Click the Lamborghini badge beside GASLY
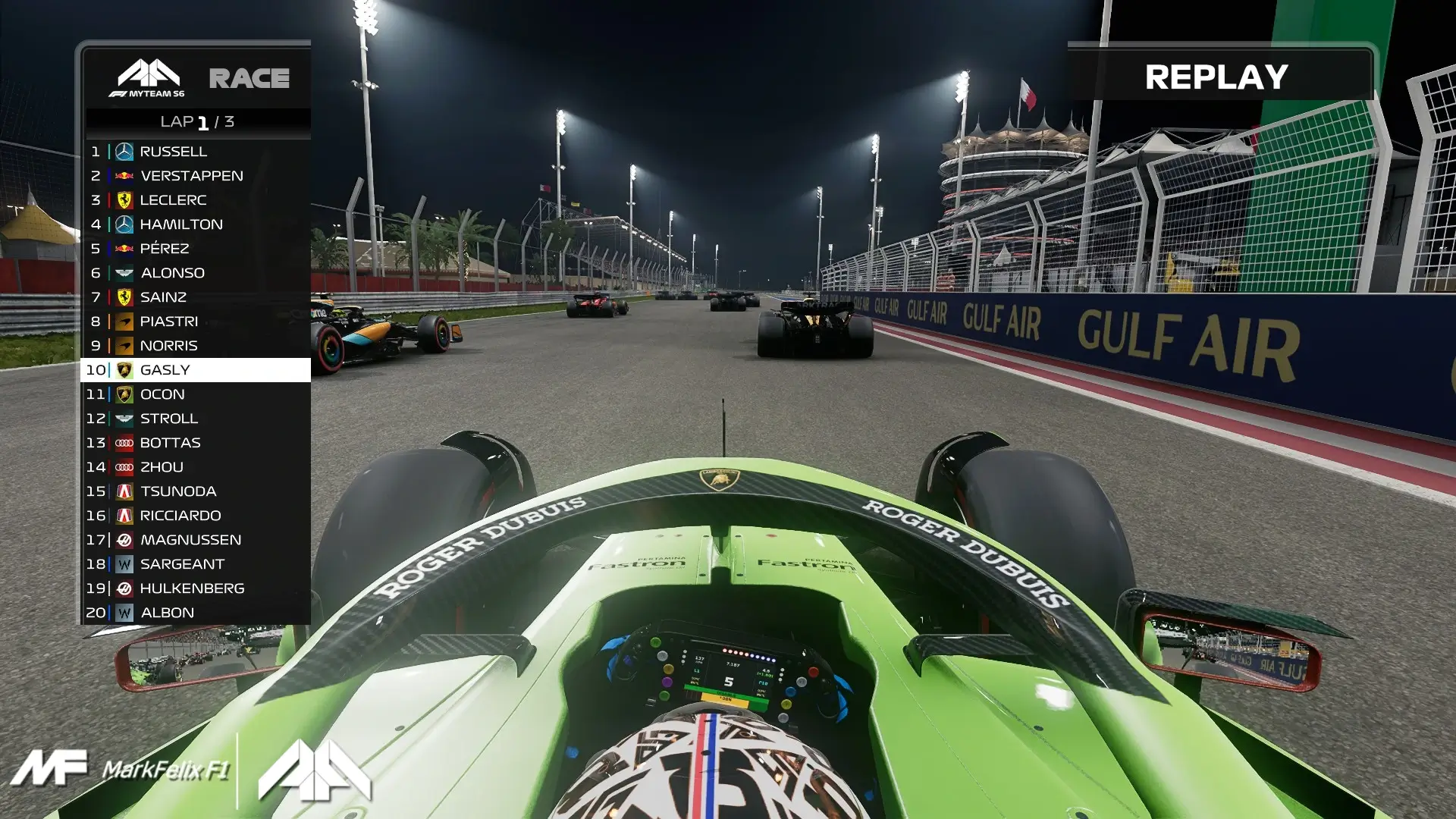Viewport: 1456px width, 819px height. 125,369
